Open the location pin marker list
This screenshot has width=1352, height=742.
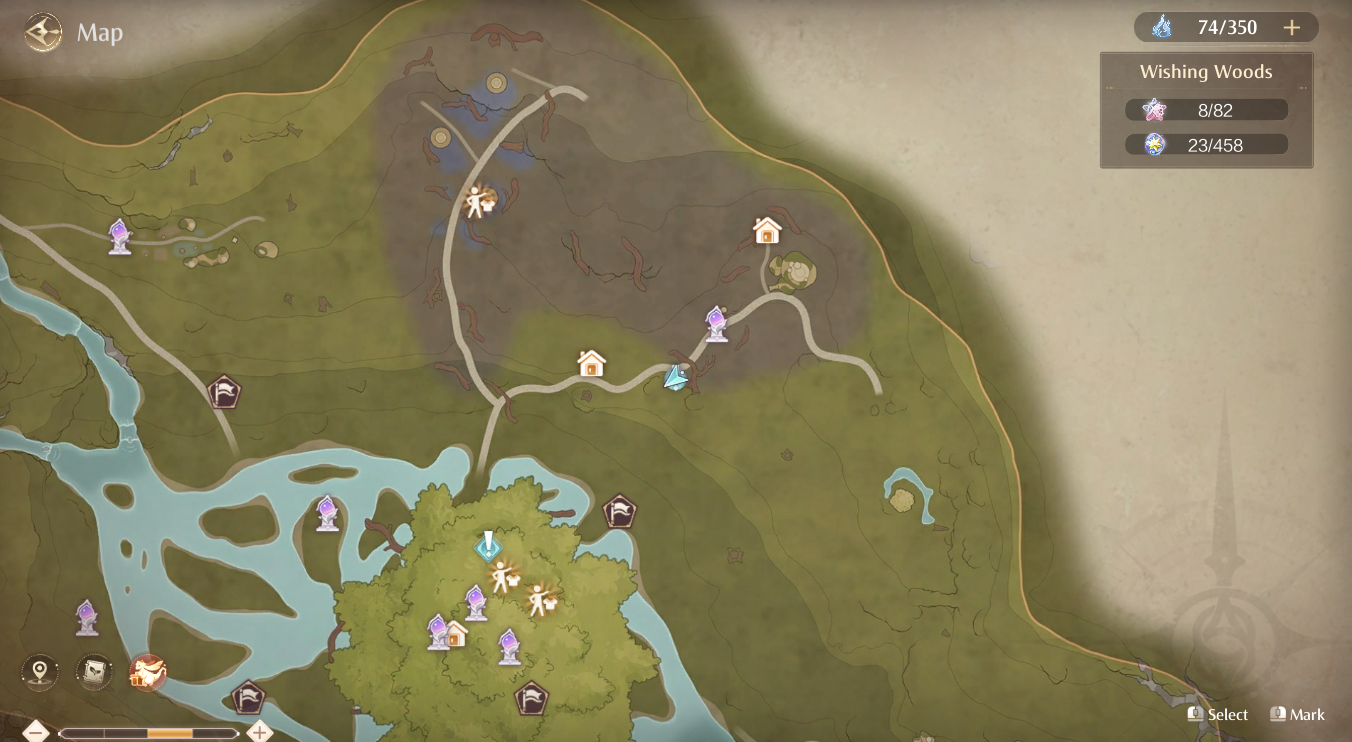[40, 672]
